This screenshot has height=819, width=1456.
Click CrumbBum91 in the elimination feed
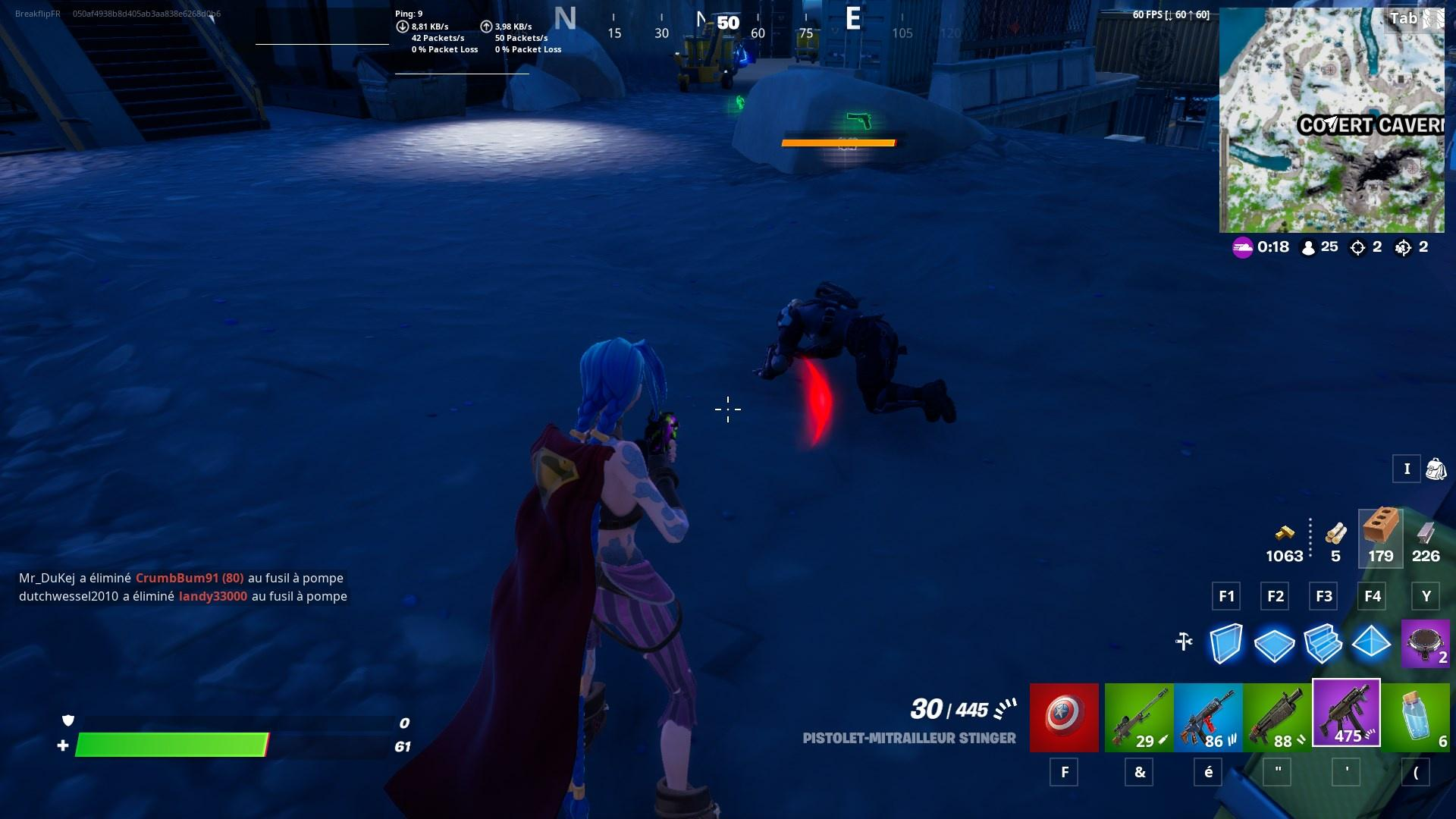pyautogui.click(x=190, y=578)
